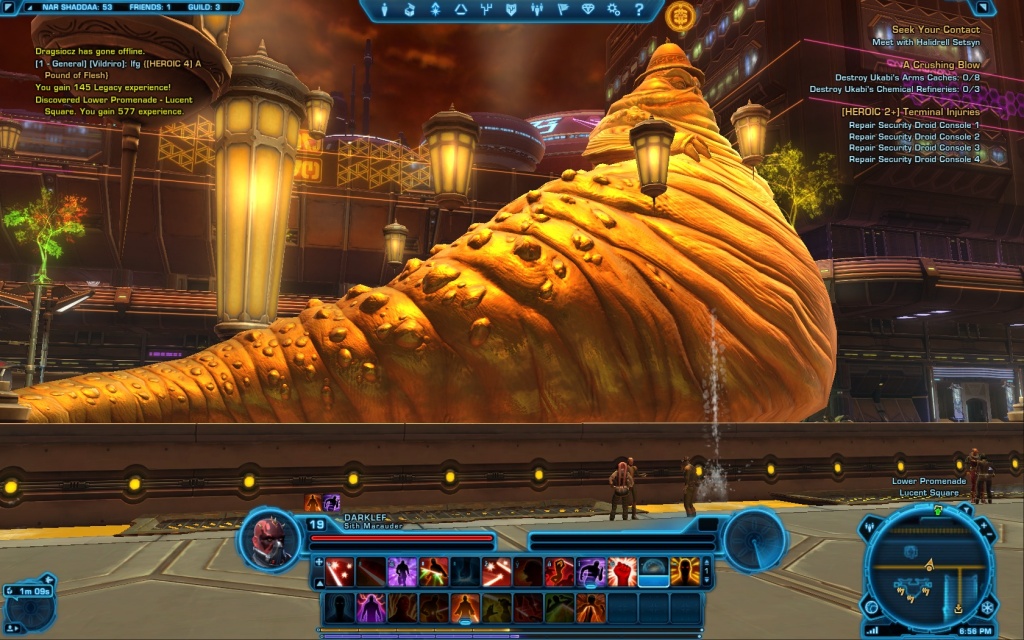Open the social group icon in top menu
The height and width of the screenshot is (640, 1024).
[x=537, y=10]
